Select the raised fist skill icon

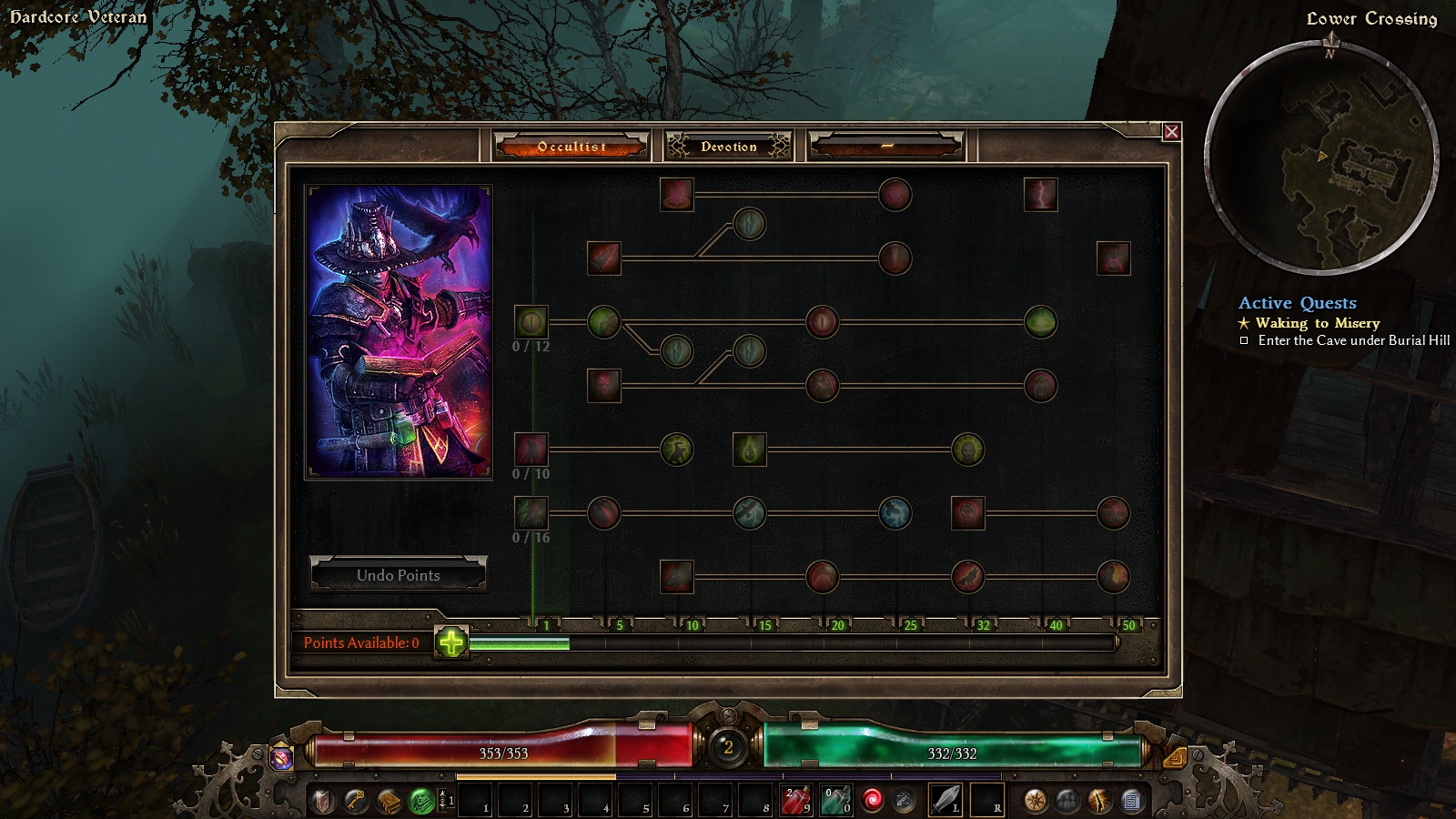(967, 512)
